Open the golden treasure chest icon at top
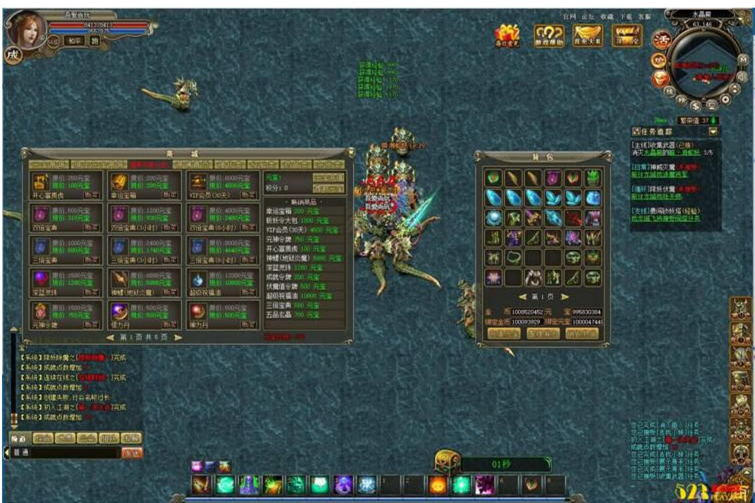755x503 pixels. click(x=626, y=35)
